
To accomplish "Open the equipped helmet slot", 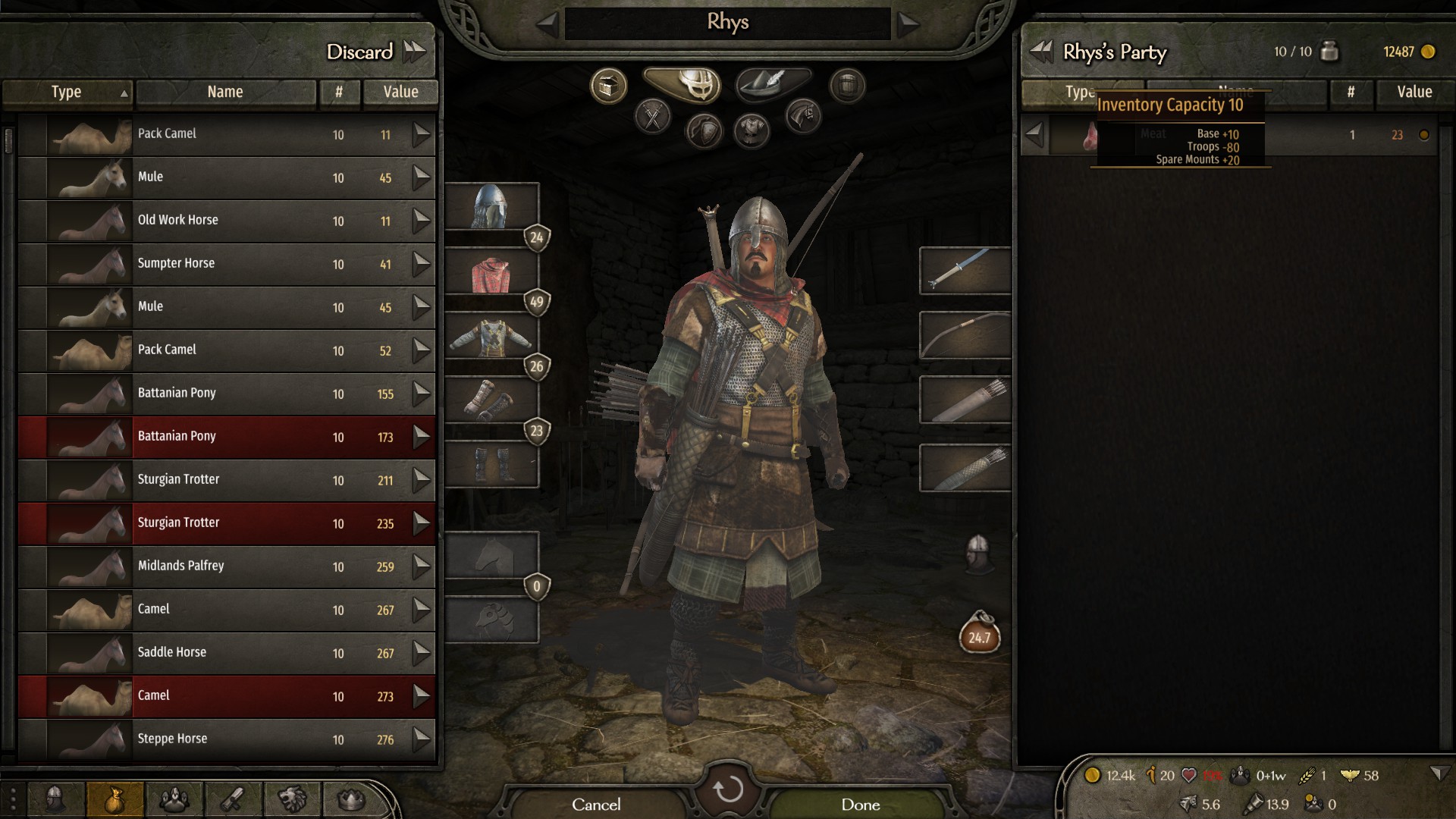I will click(491, 206).
